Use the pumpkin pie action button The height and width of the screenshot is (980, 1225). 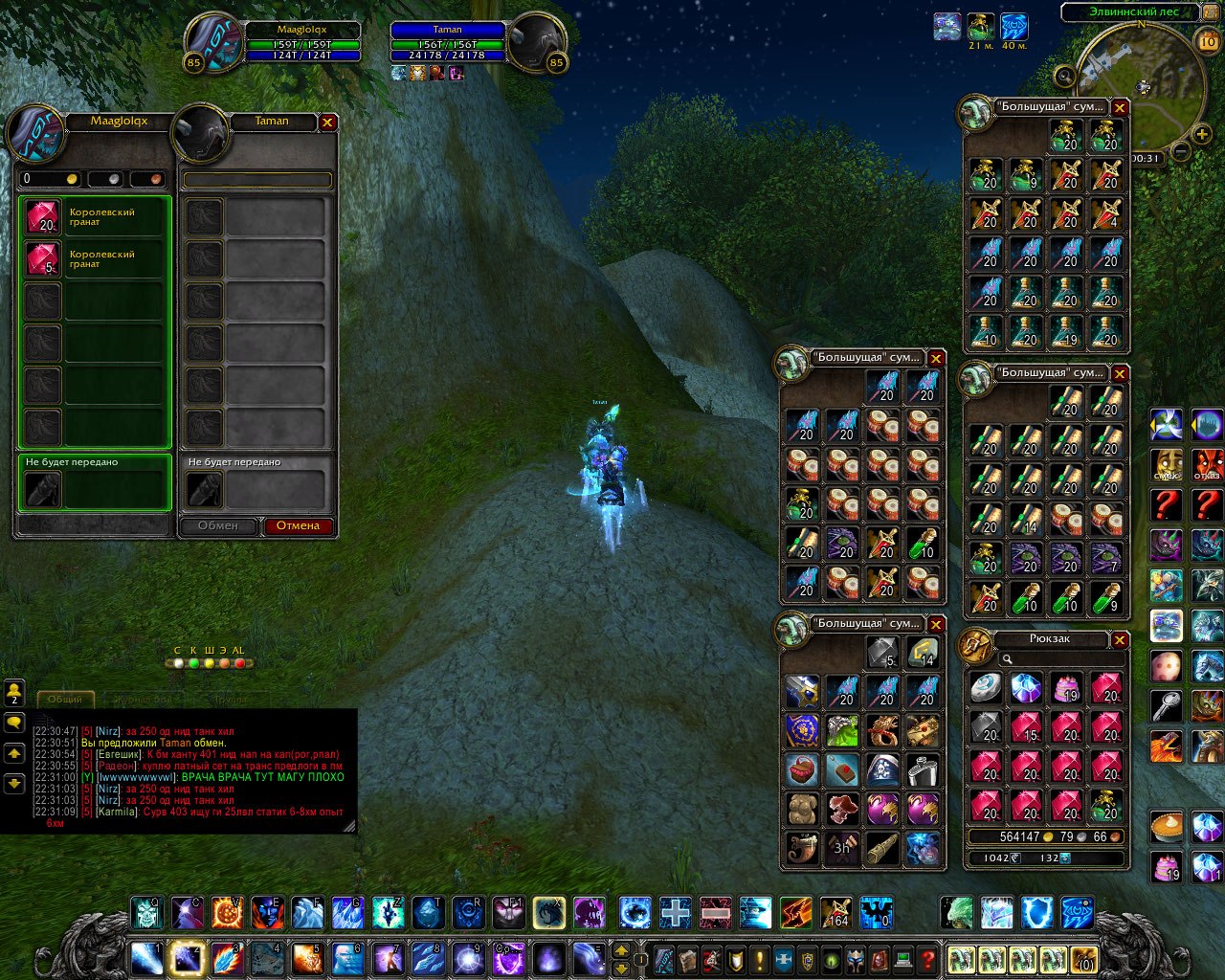(1167, 827)
